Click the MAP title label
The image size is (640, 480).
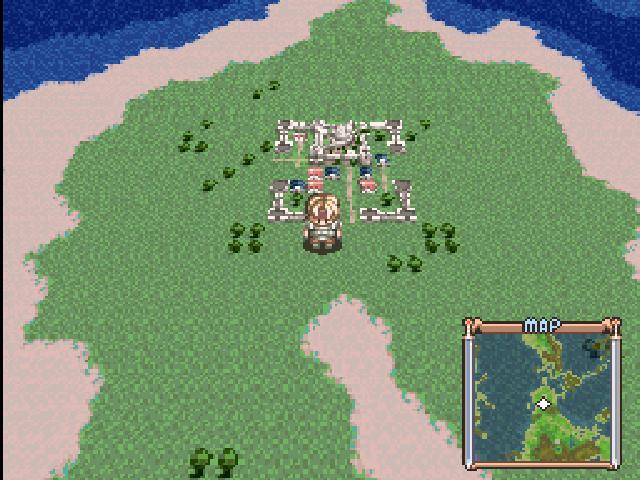pos(542,326)
